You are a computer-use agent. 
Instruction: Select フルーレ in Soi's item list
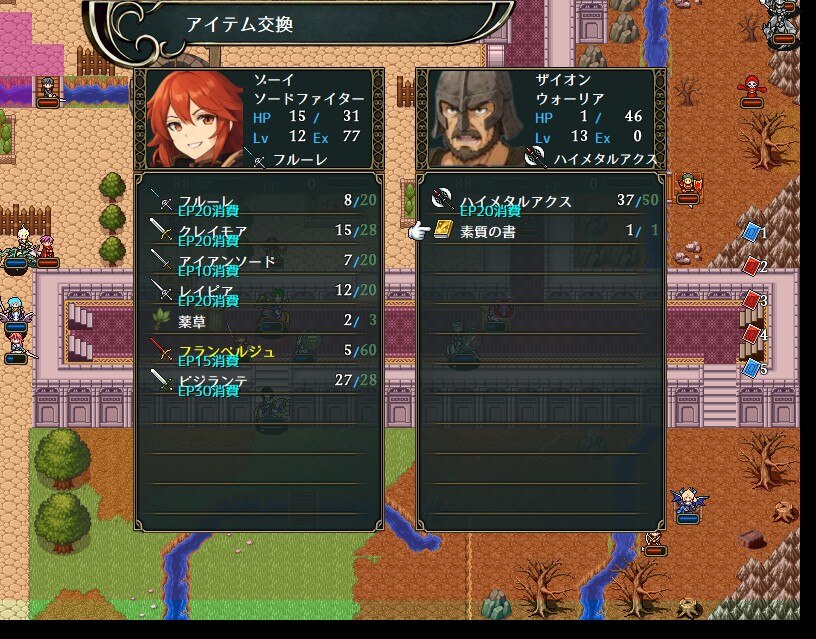258,201
